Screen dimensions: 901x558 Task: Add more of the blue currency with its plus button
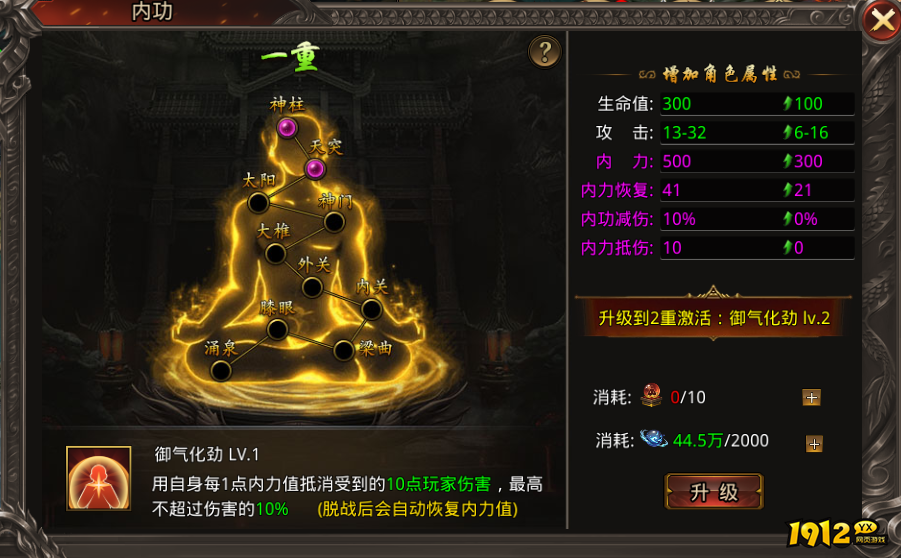tap(815, 444)
